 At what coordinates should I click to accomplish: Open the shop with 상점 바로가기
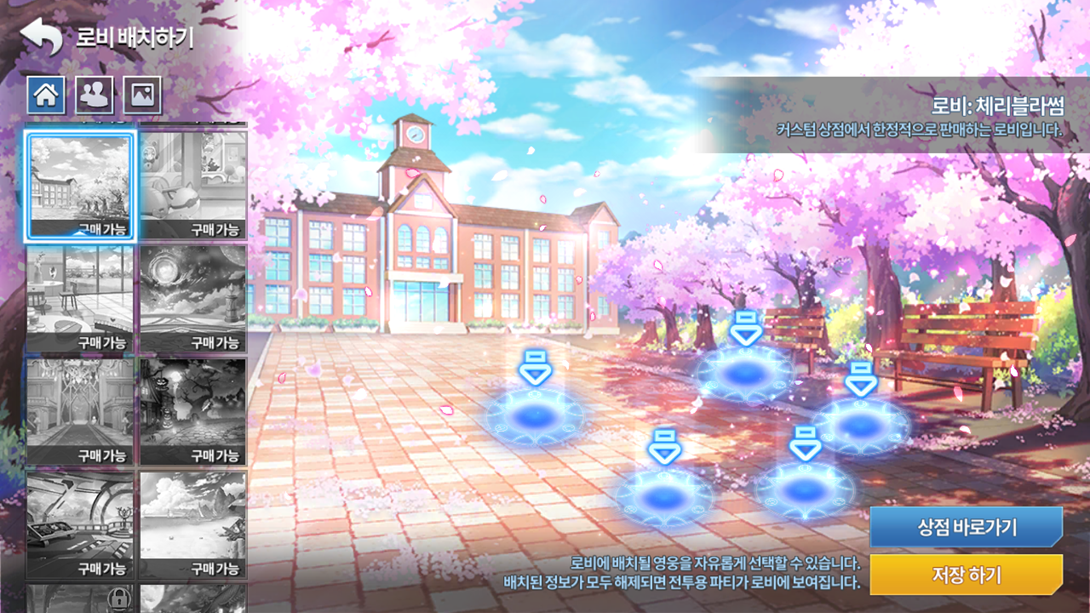tap(966, 528)
